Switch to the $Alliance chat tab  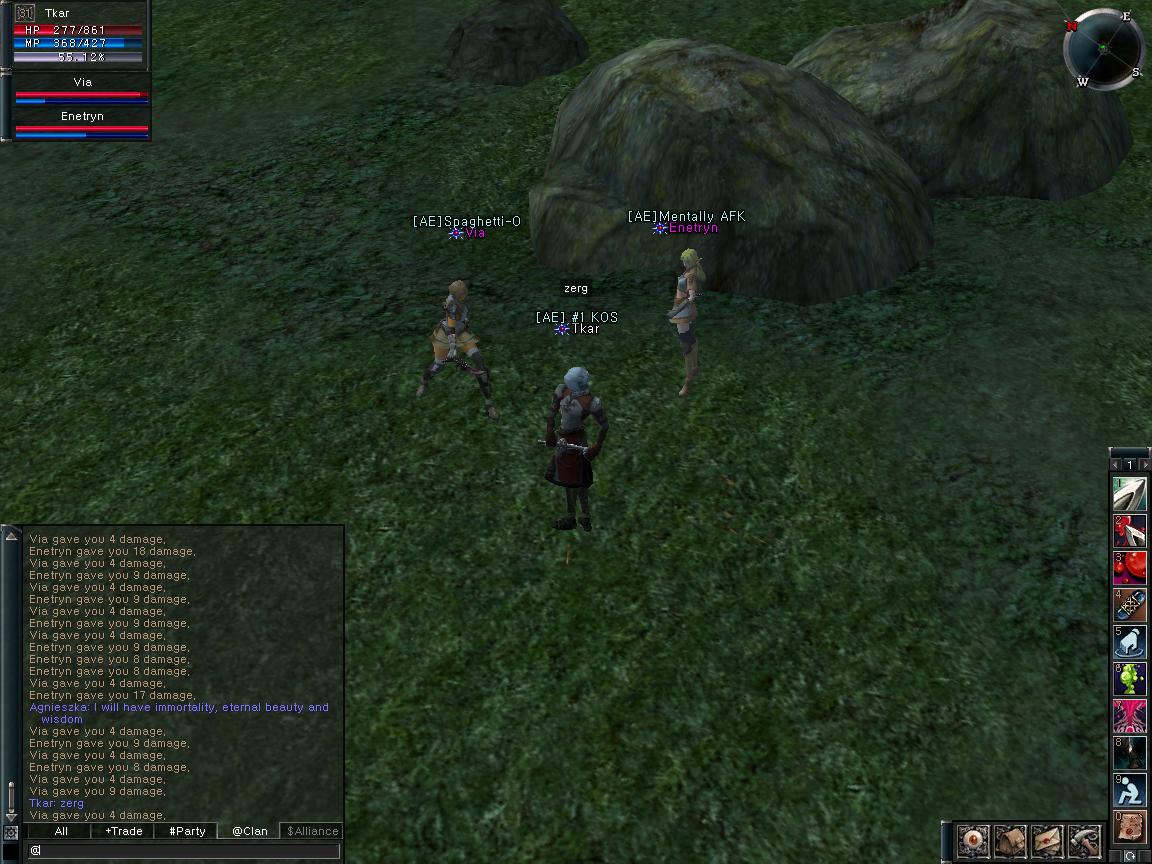(313, 831)
